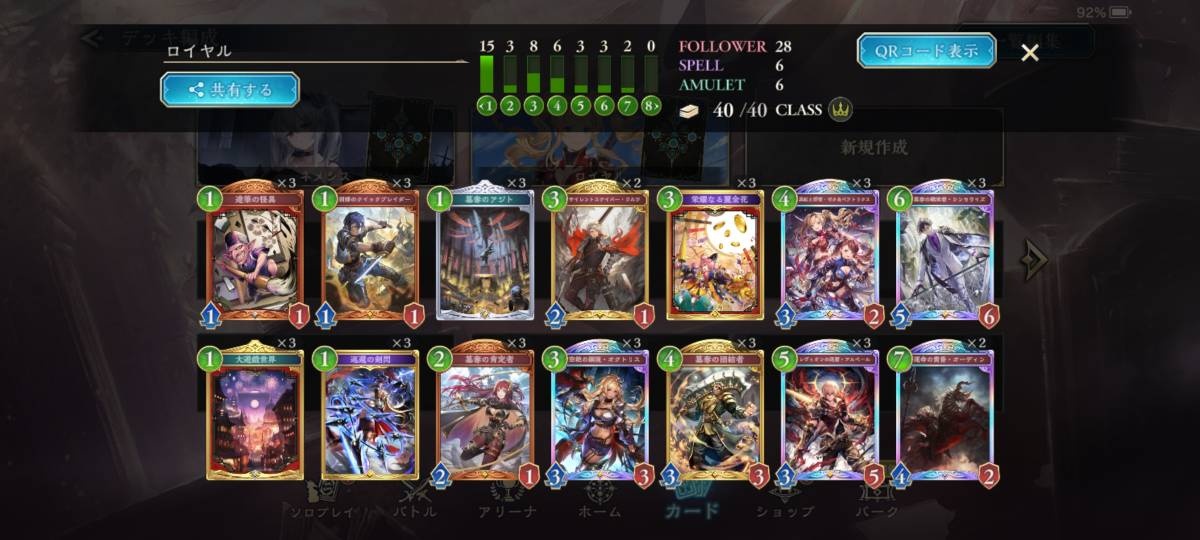View the gold coin spell card 栄耀なる黄金花
This screenshot has width=1200, height=540.
[x=716, y=254]
